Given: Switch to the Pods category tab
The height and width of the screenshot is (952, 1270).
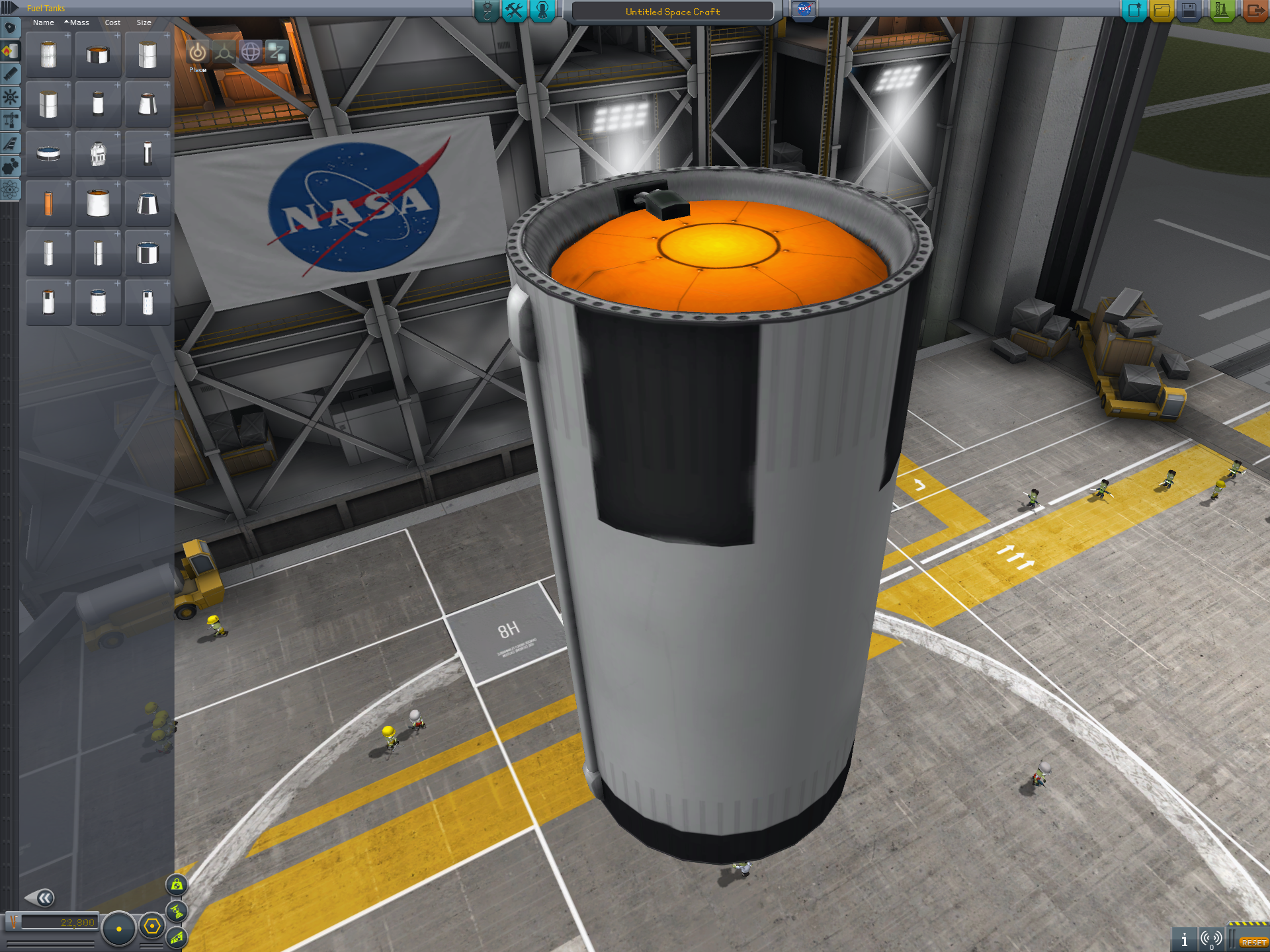Looking at the screenshot, I should [10, 28].
